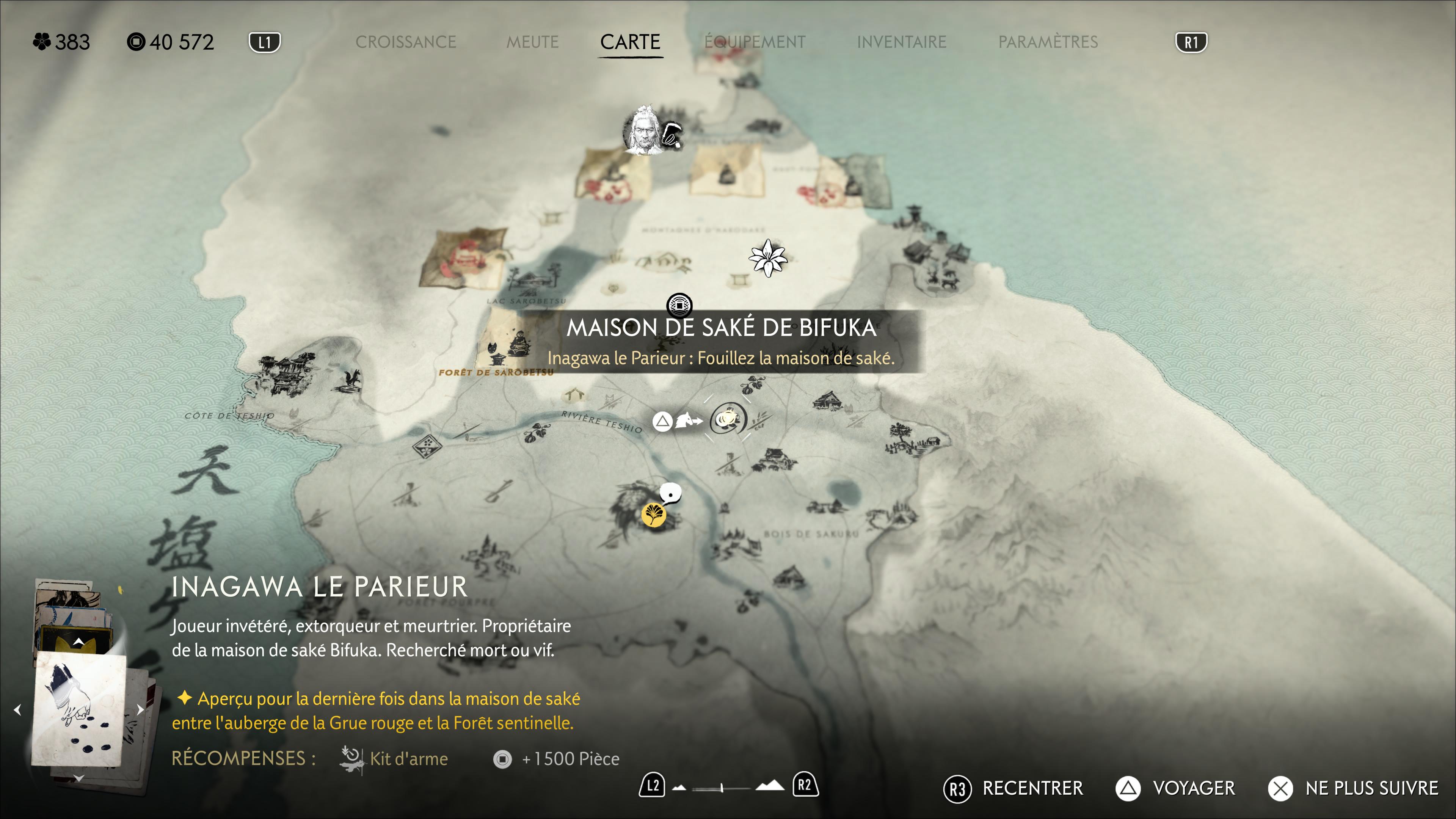Choose Ne plus suivre to untrack
Screen dimensions: 1456x819
(1353, 789)
